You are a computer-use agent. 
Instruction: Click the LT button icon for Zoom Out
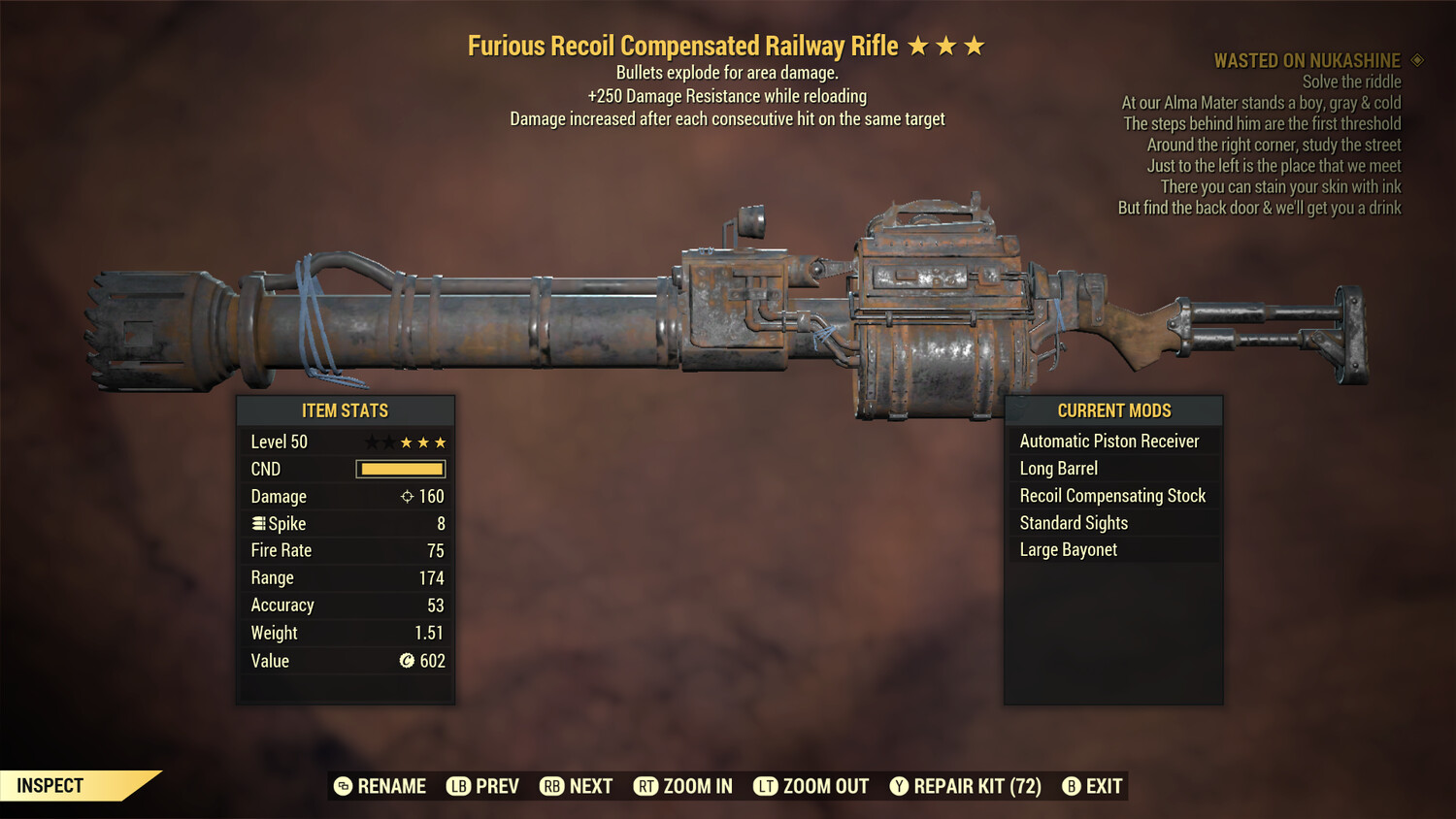[766, 786]
